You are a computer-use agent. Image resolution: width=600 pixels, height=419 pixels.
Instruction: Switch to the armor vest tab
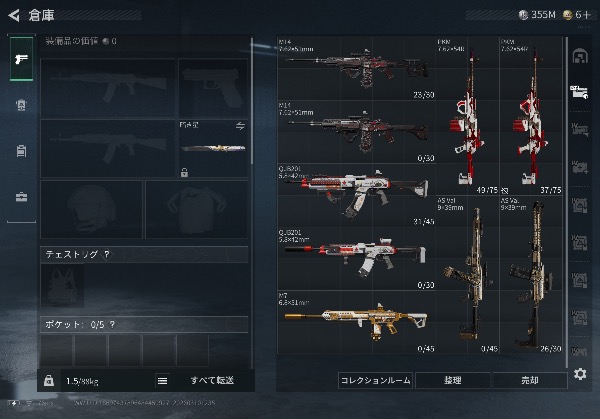pyautogui.click(x=21, y=105)
